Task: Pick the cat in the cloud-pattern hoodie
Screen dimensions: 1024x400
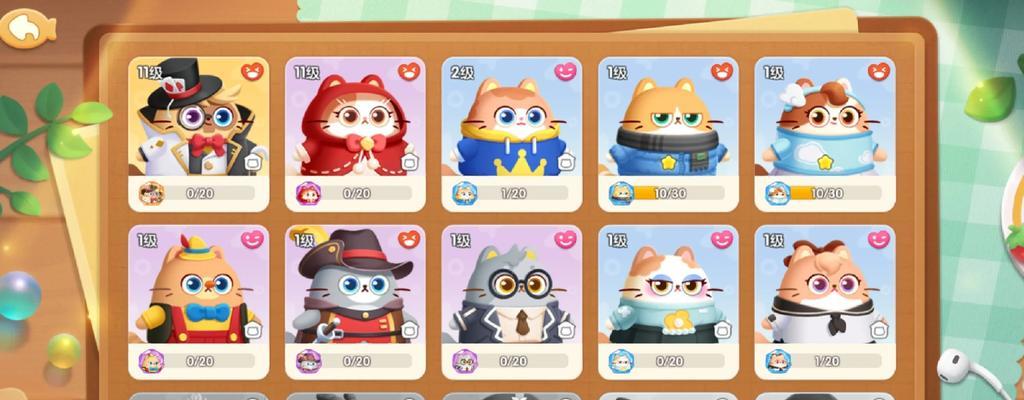Action: 823,125
